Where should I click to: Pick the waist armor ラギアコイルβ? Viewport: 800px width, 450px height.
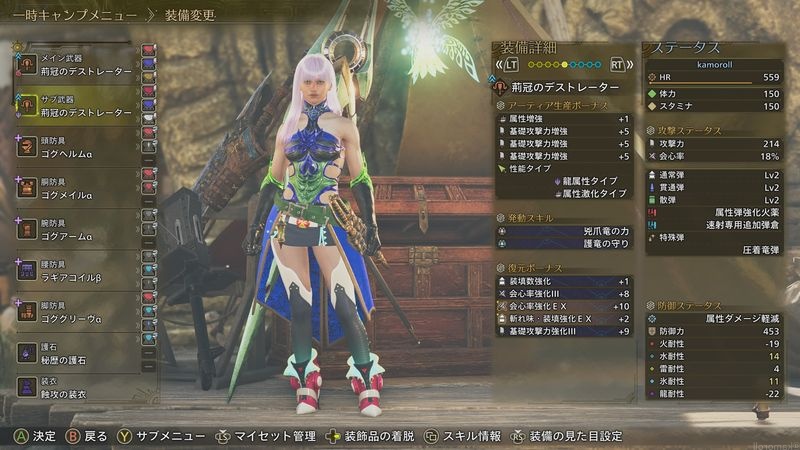click(x=75, y=273)
